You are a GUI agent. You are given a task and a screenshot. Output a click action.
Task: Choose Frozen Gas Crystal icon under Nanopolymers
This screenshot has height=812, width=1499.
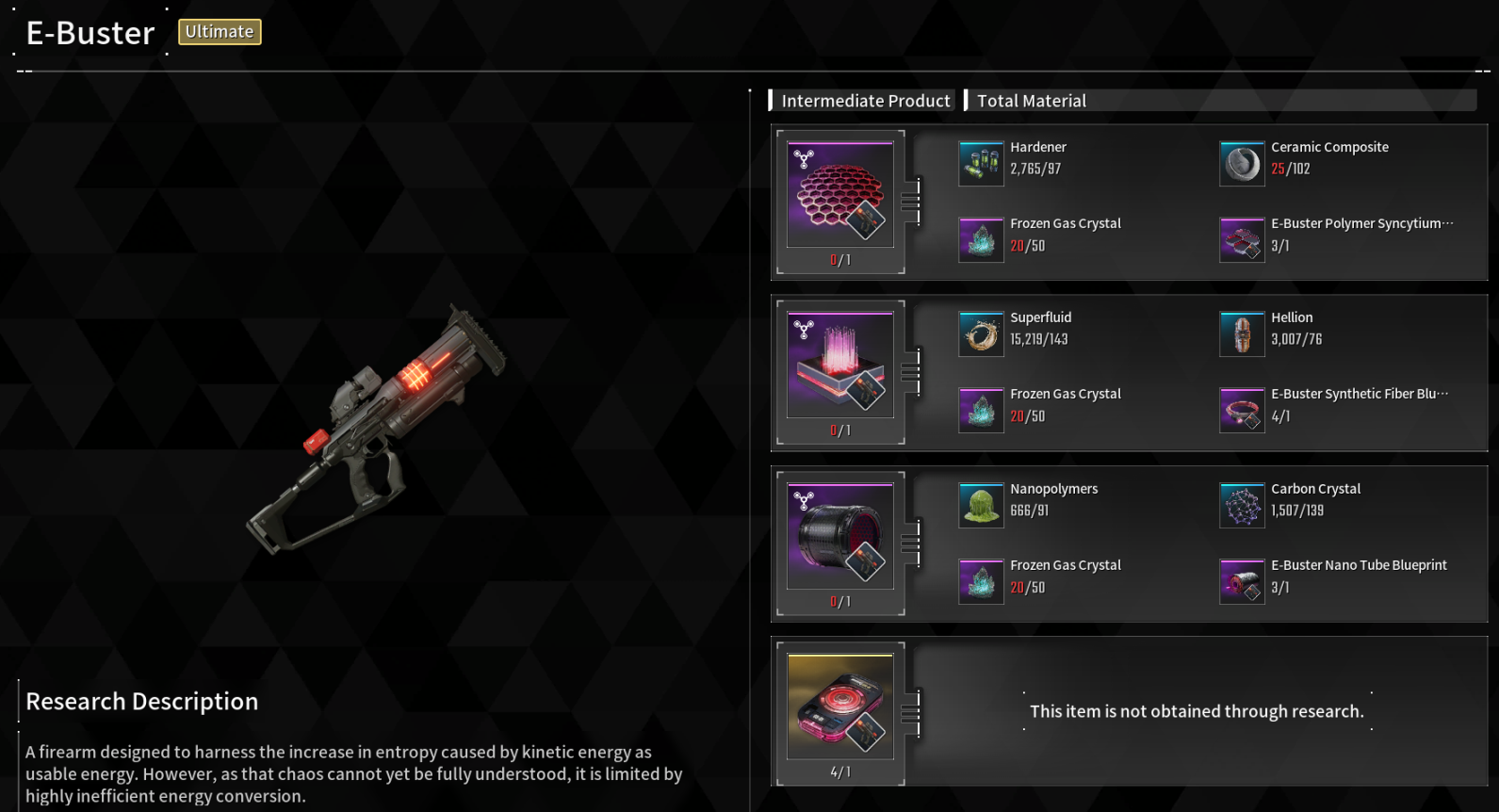pyautogui.click(x=981, y=582)
